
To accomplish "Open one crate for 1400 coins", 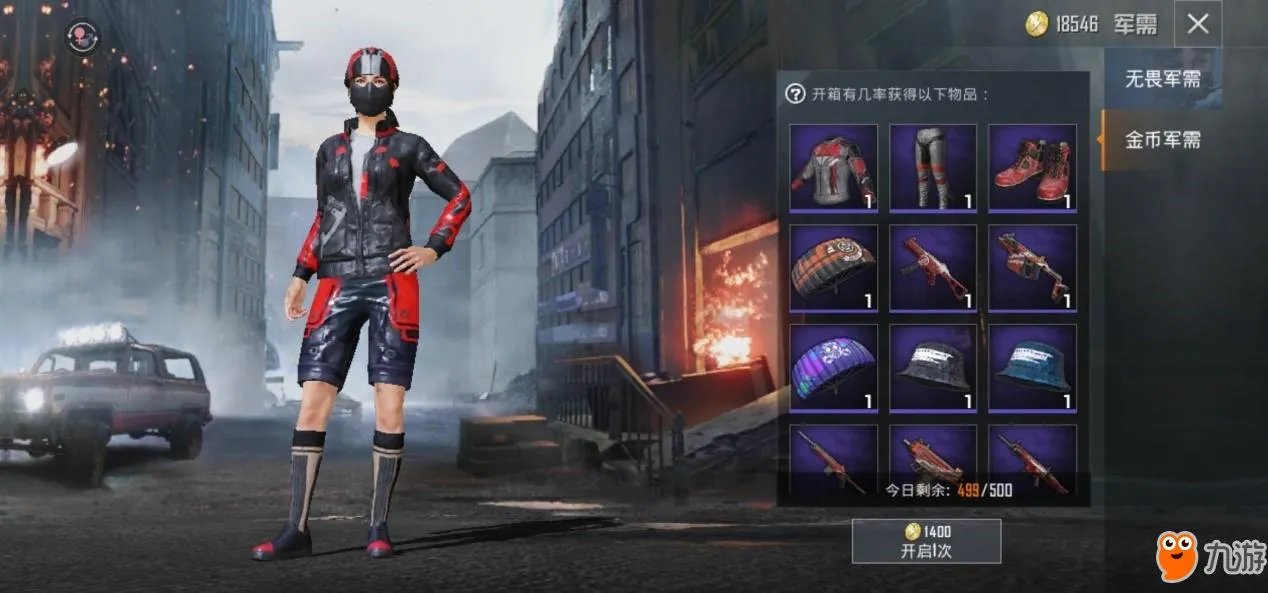I will [926, 541].
